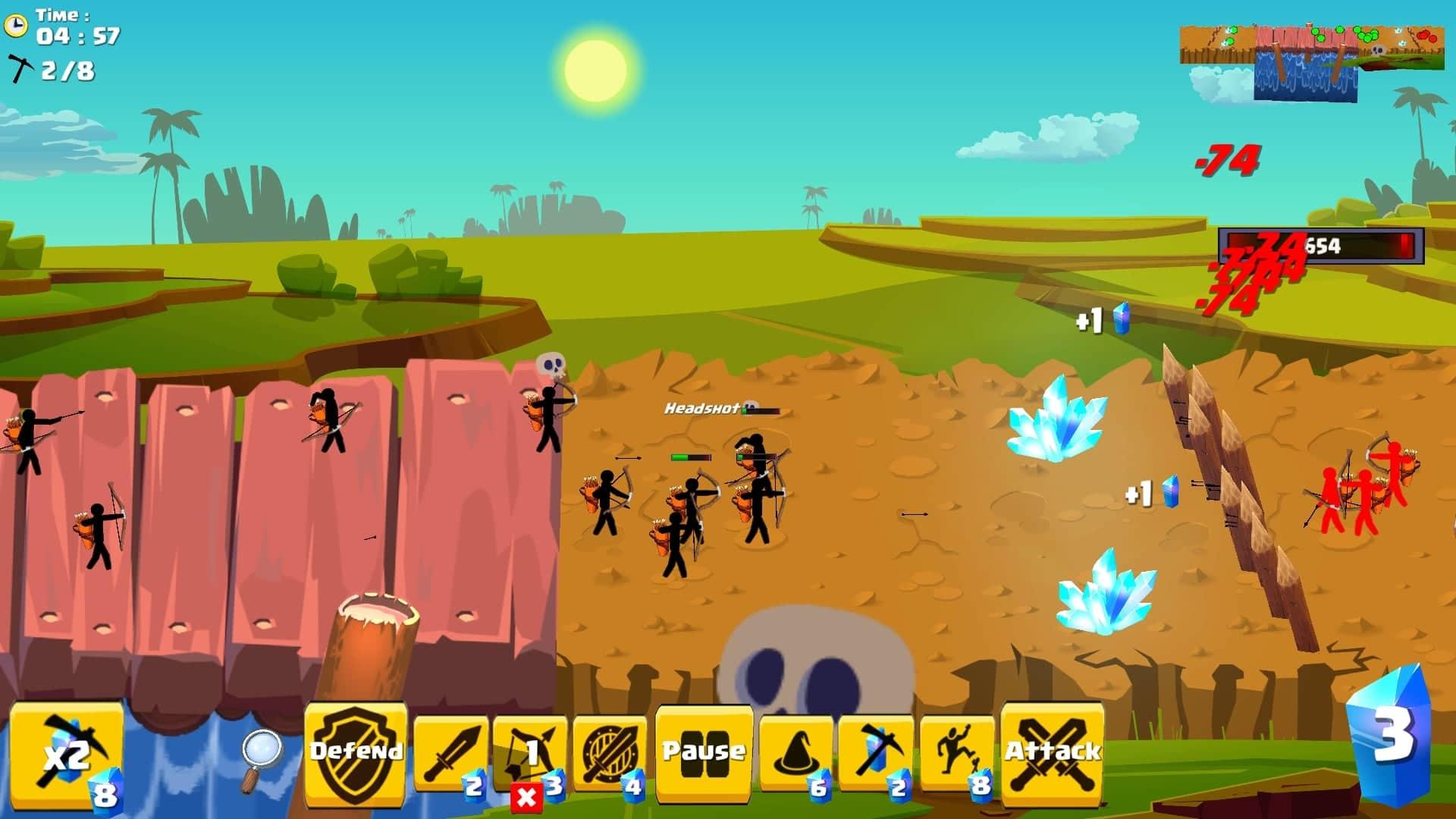Select the miner pickaxe unit icon
Image resolution: width=1456 pixels, height=819 pixels.
point(876,751)
